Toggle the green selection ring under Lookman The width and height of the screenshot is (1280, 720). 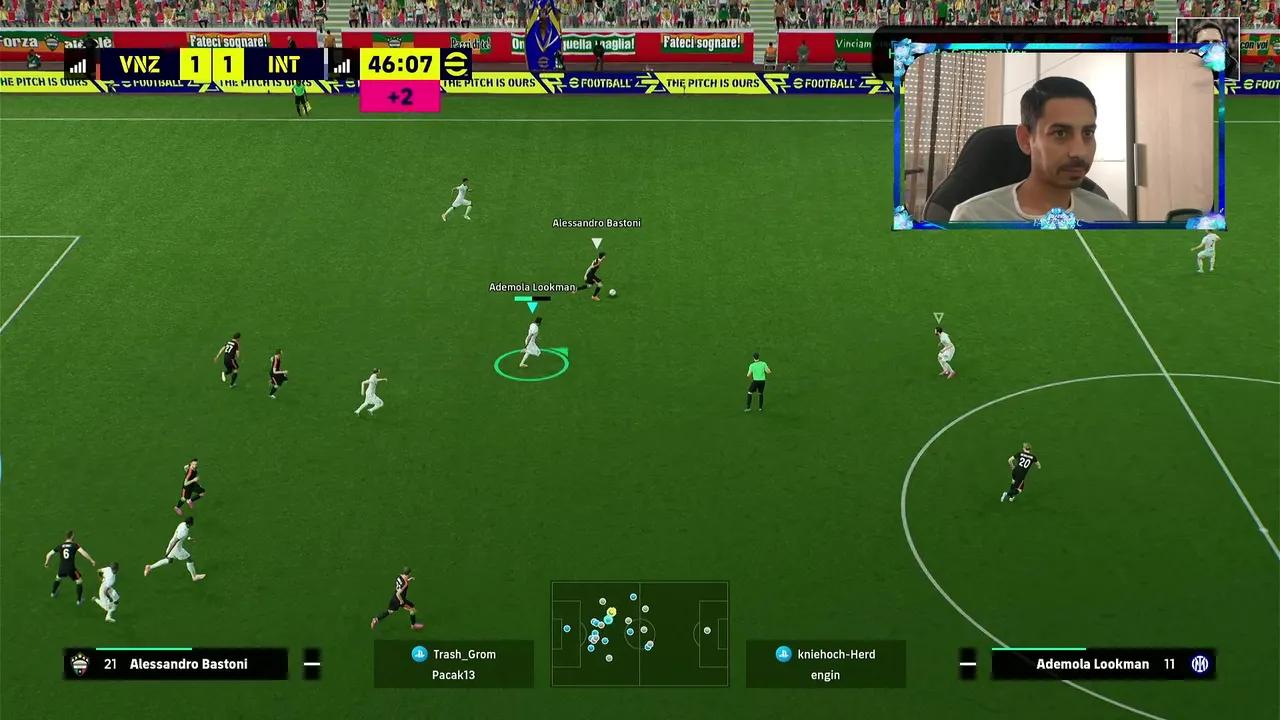click(531, 367)
